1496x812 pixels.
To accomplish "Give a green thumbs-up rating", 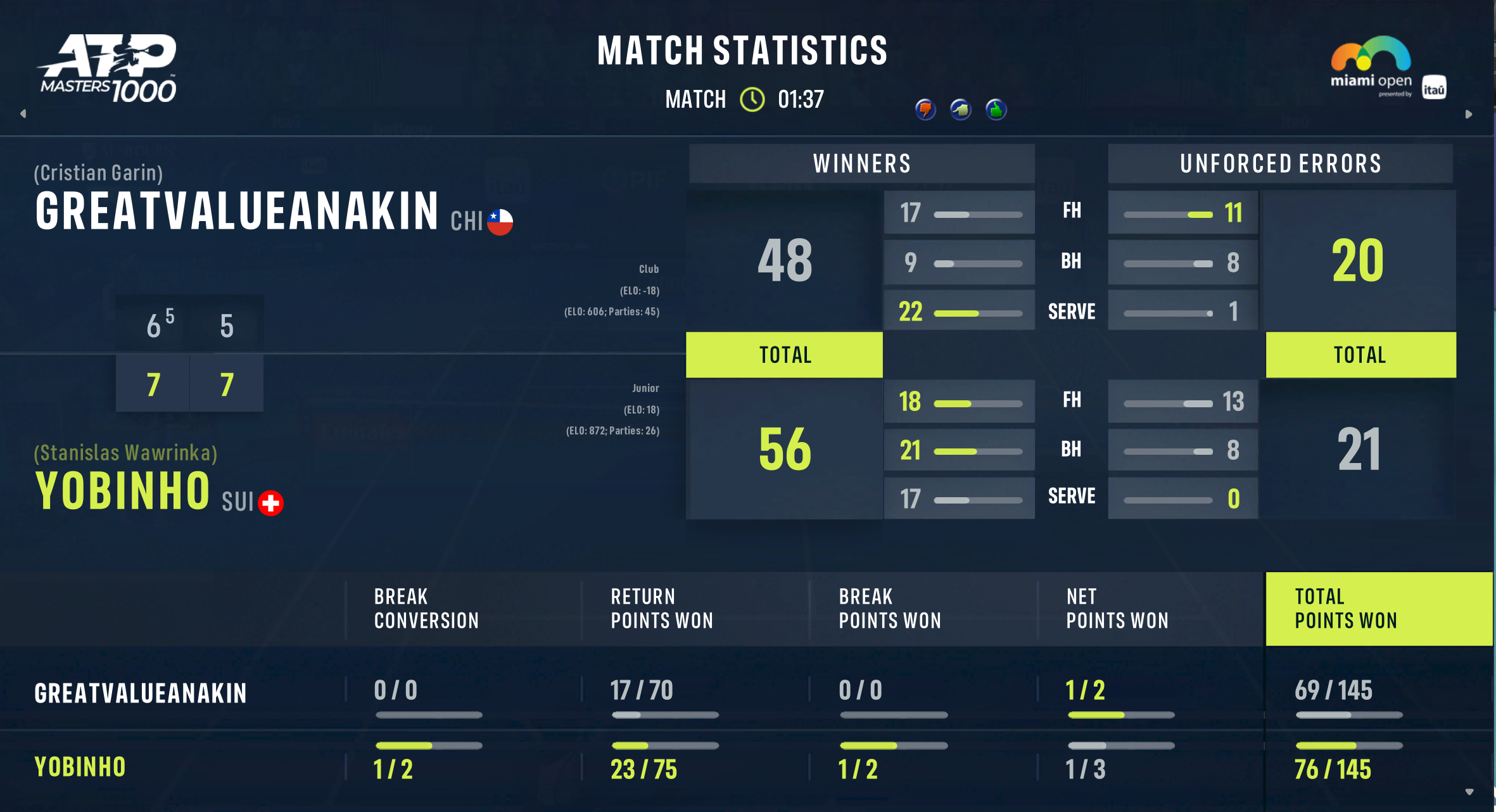I will tap(996, 110).
